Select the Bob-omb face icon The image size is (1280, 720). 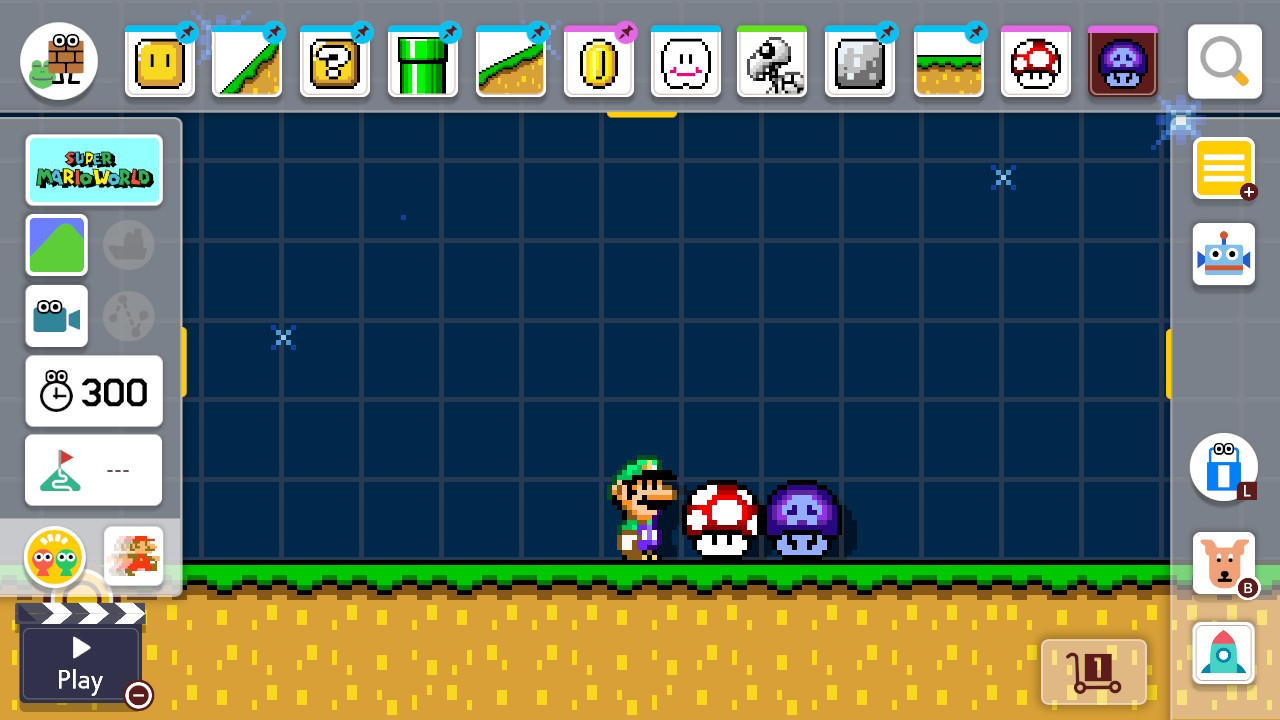pos(686,61)
